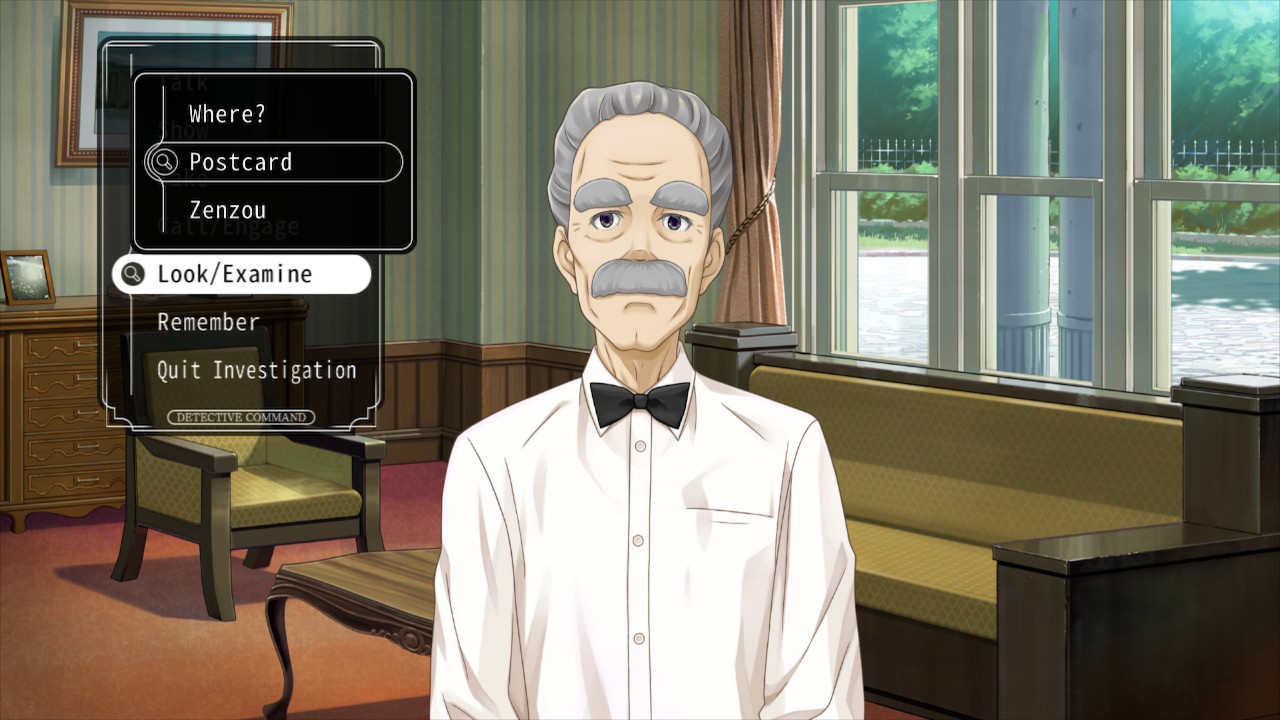
Task: Pick Zenzou from the submenu
Action: (228, 210)
